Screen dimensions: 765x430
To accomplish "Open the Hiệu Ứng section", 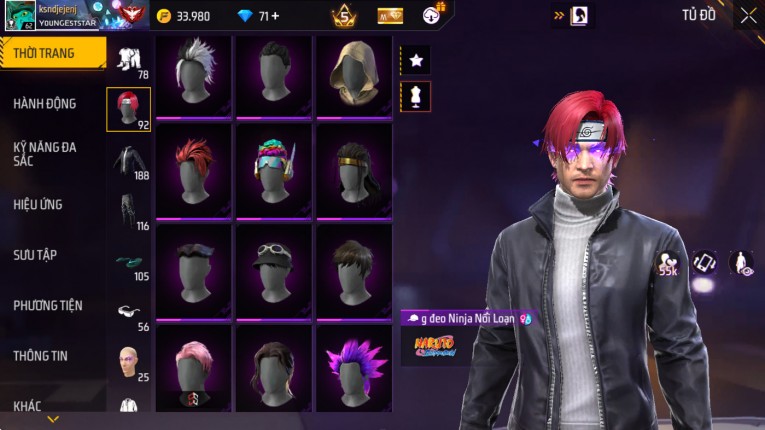I will point(38,204).
